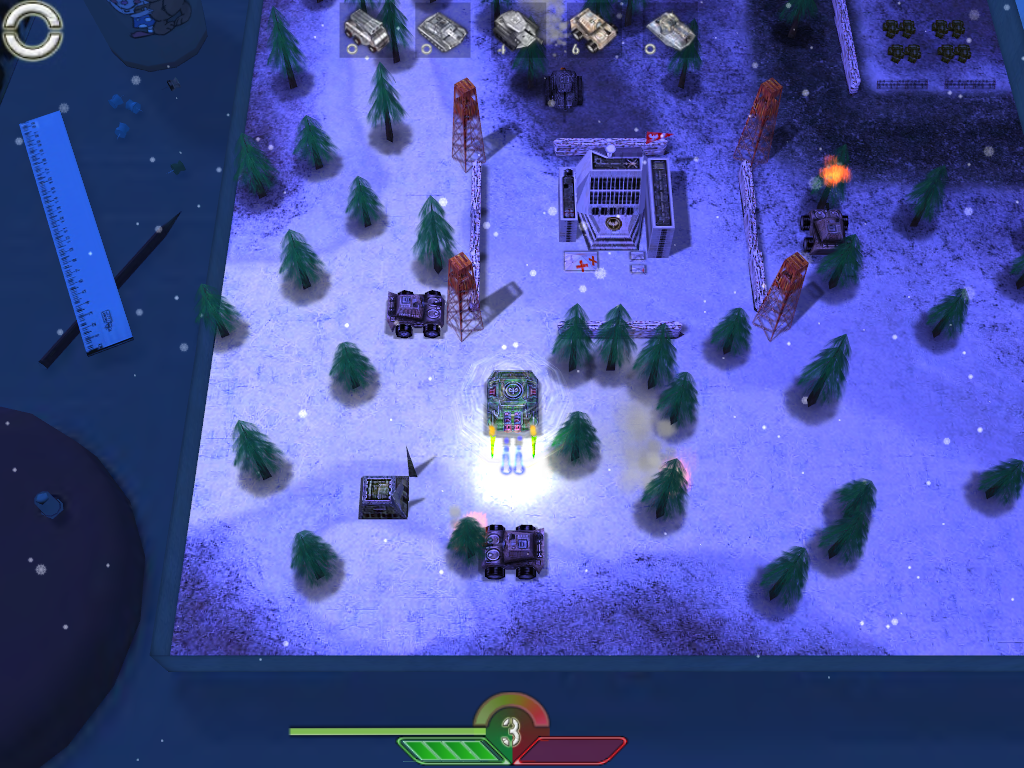Click the white split-ring icon
Screen dimensions: 1024x768
coord(32,30)
